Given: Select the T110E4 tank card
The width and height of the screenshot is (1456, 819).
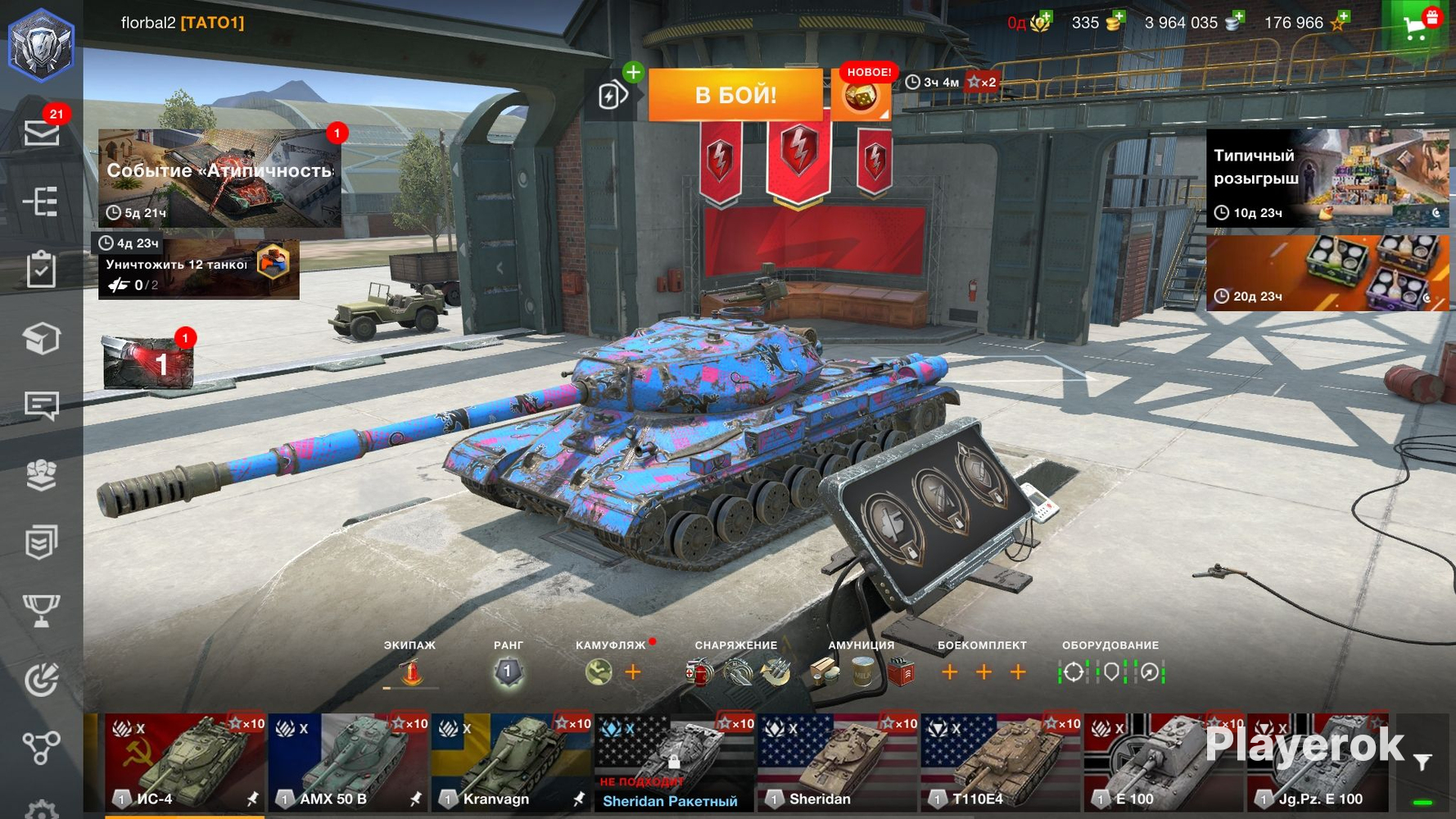Looking at the screenshot, I should 1001,762.
